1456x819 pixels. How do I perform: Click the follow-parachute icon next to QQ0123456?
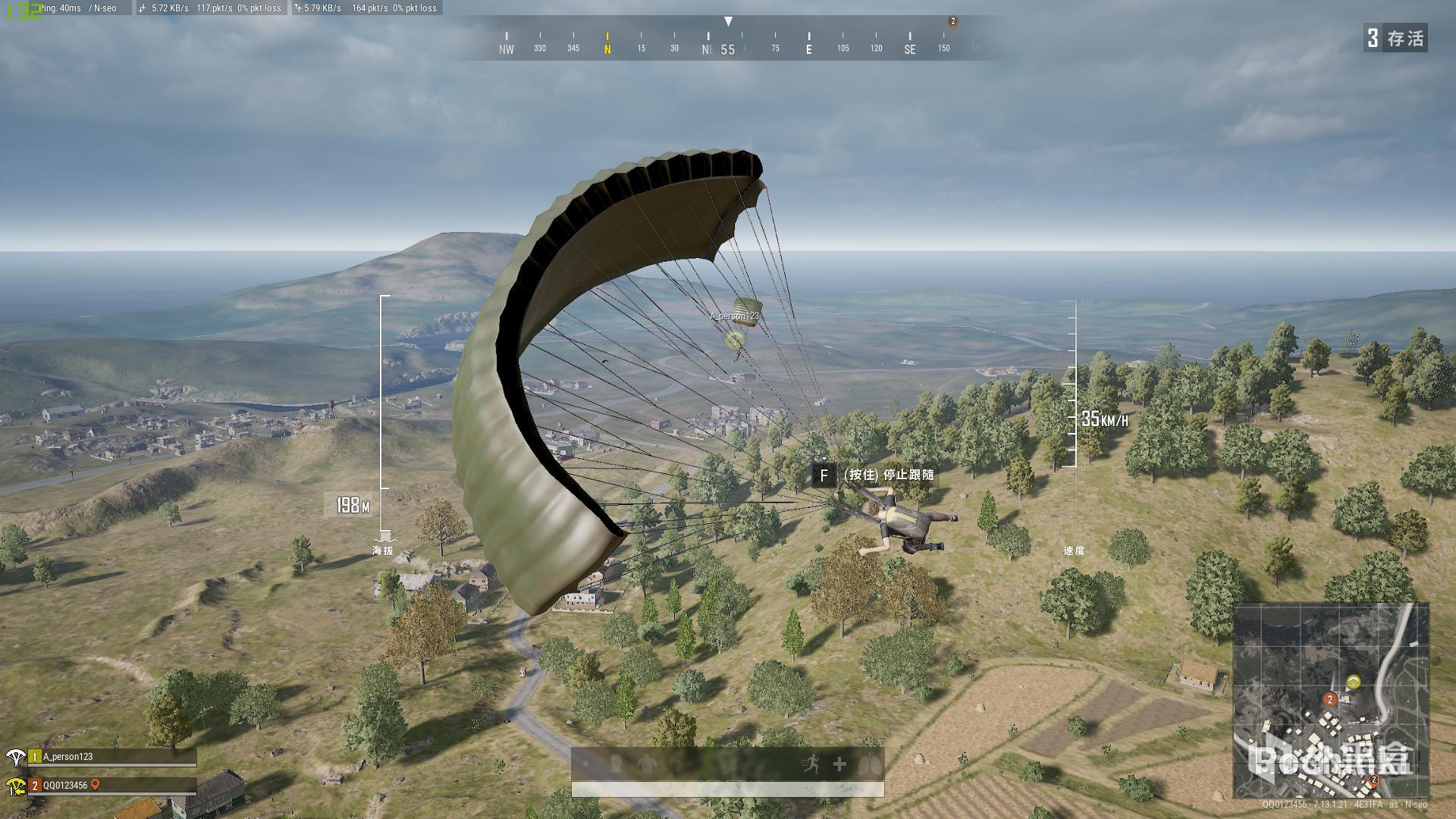(15, 786)
